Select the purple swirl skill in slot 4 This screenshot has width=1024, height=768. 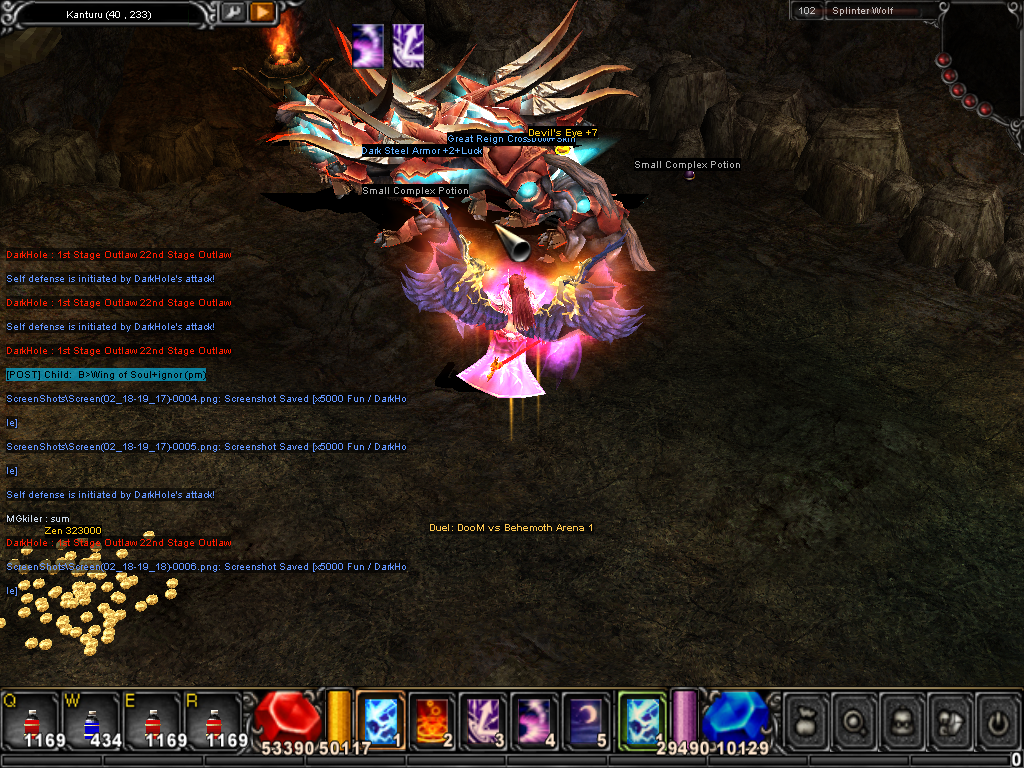coord(535,719)
